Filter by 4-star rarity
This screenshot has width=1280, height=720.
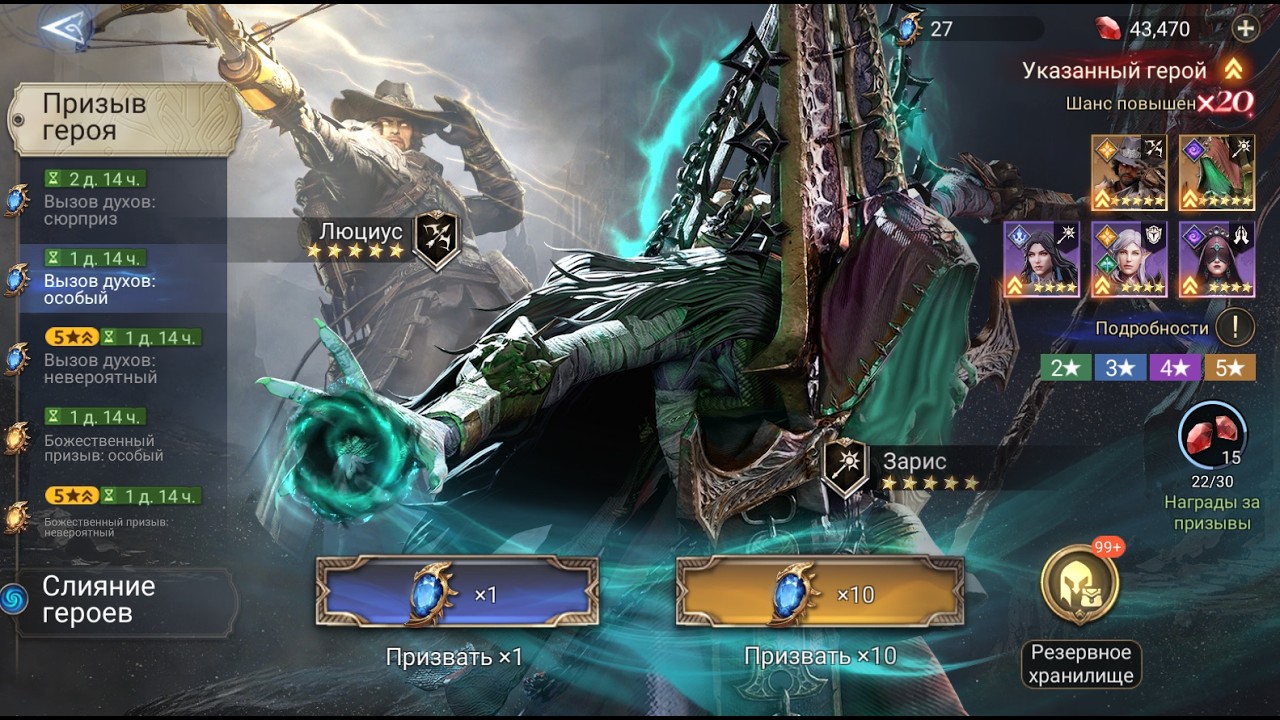click(x=1174, y=368)
